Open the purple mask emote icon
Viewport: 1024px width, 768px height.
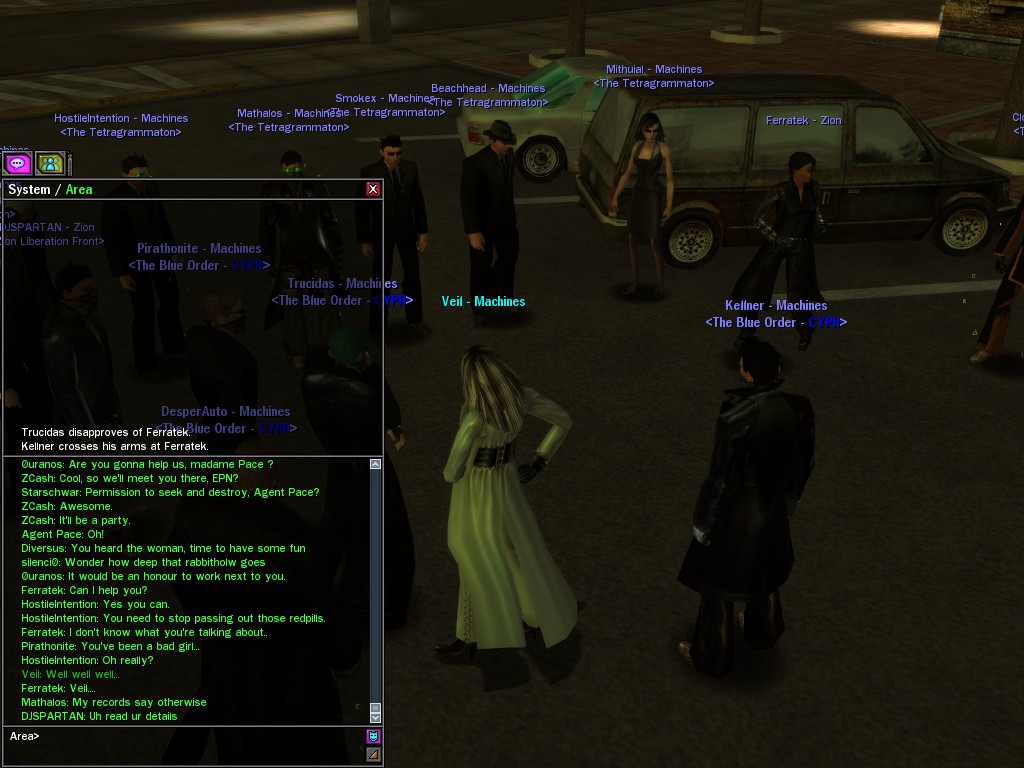coord(373,736)
